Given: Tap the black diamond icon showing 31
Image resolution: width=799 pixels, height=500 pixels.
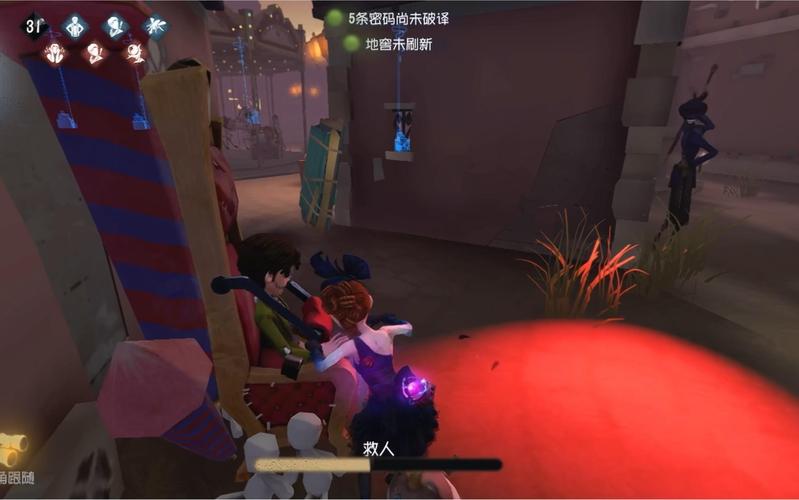Looking at the screenshot, I should (x=33, y=26).
